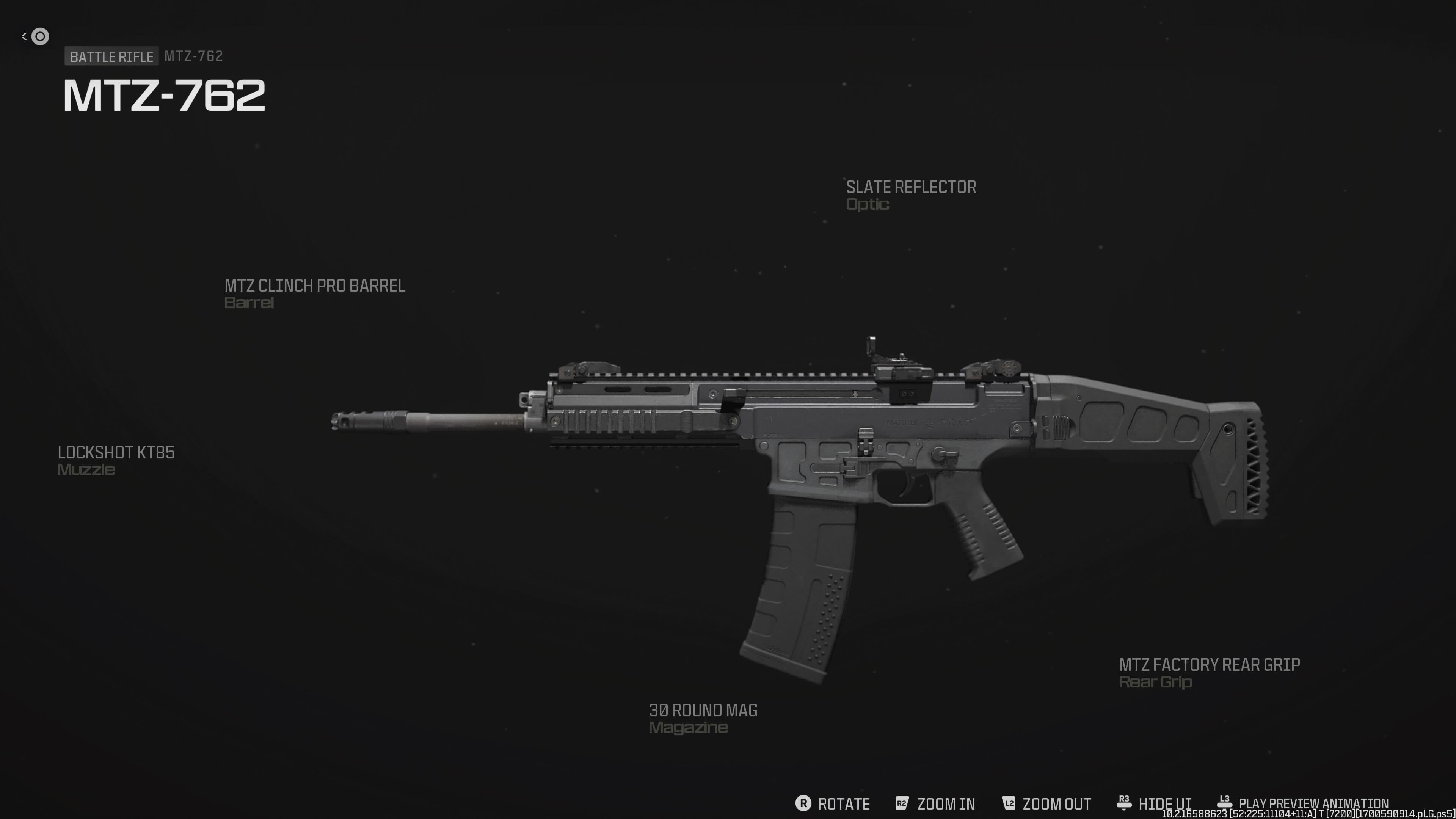
Task: Select the R button Rotate icon
Action: pos(804,804)
